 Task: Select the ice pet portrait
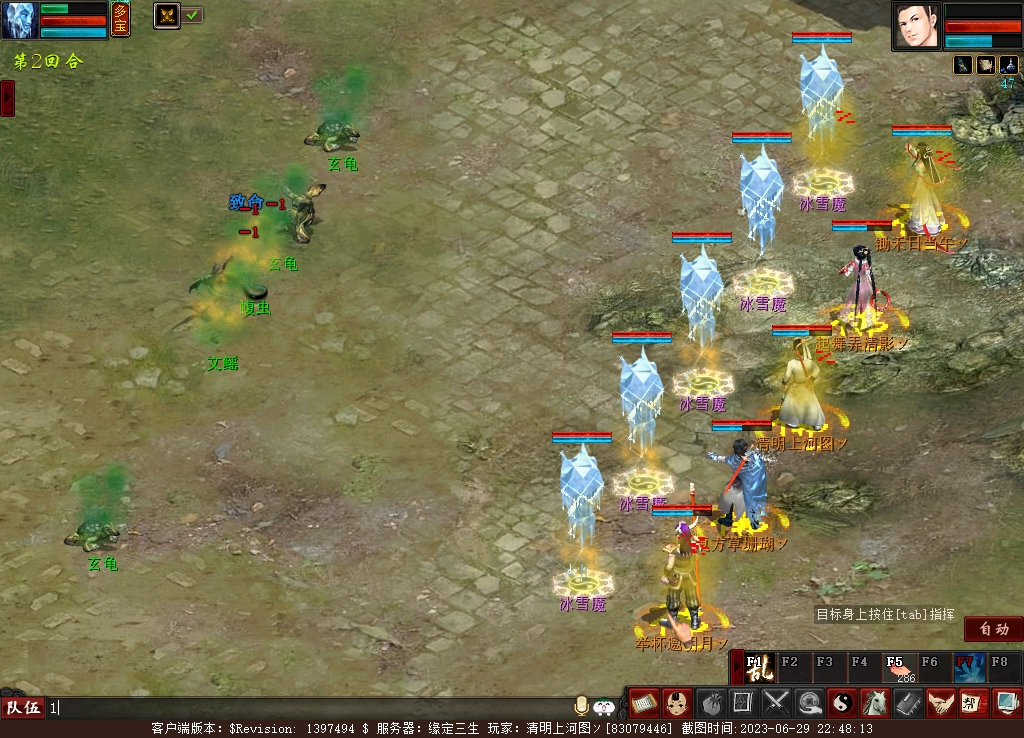pos(19,20)
